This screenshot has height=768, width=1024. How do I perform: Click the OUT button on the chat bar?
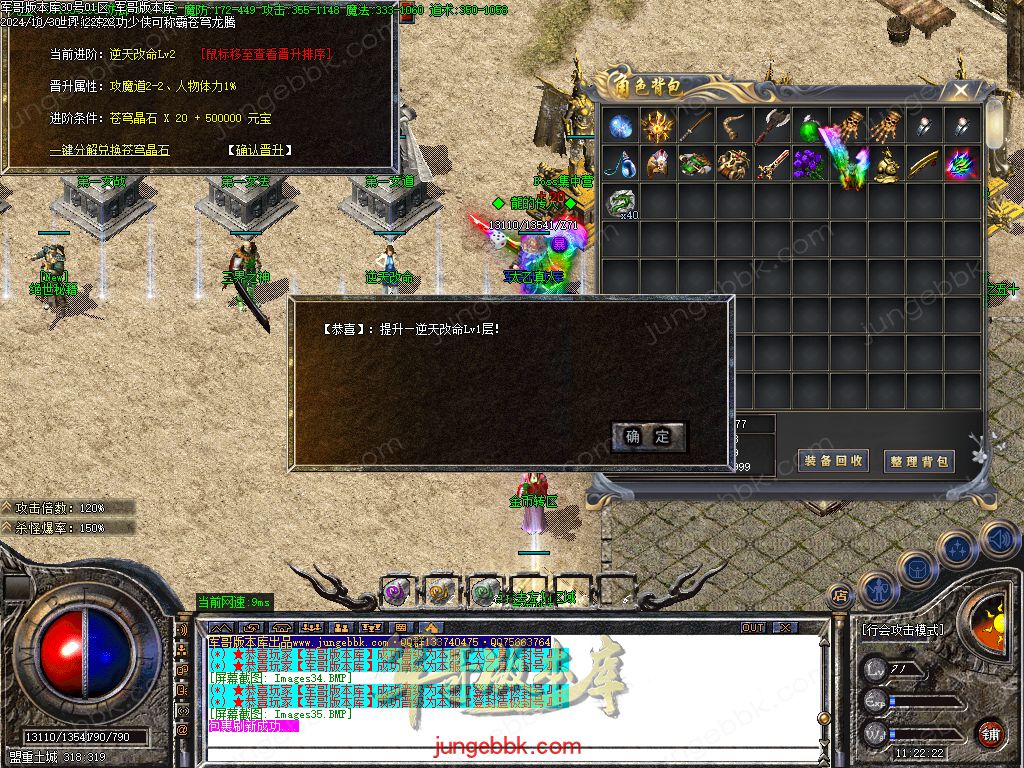(753, 628)
